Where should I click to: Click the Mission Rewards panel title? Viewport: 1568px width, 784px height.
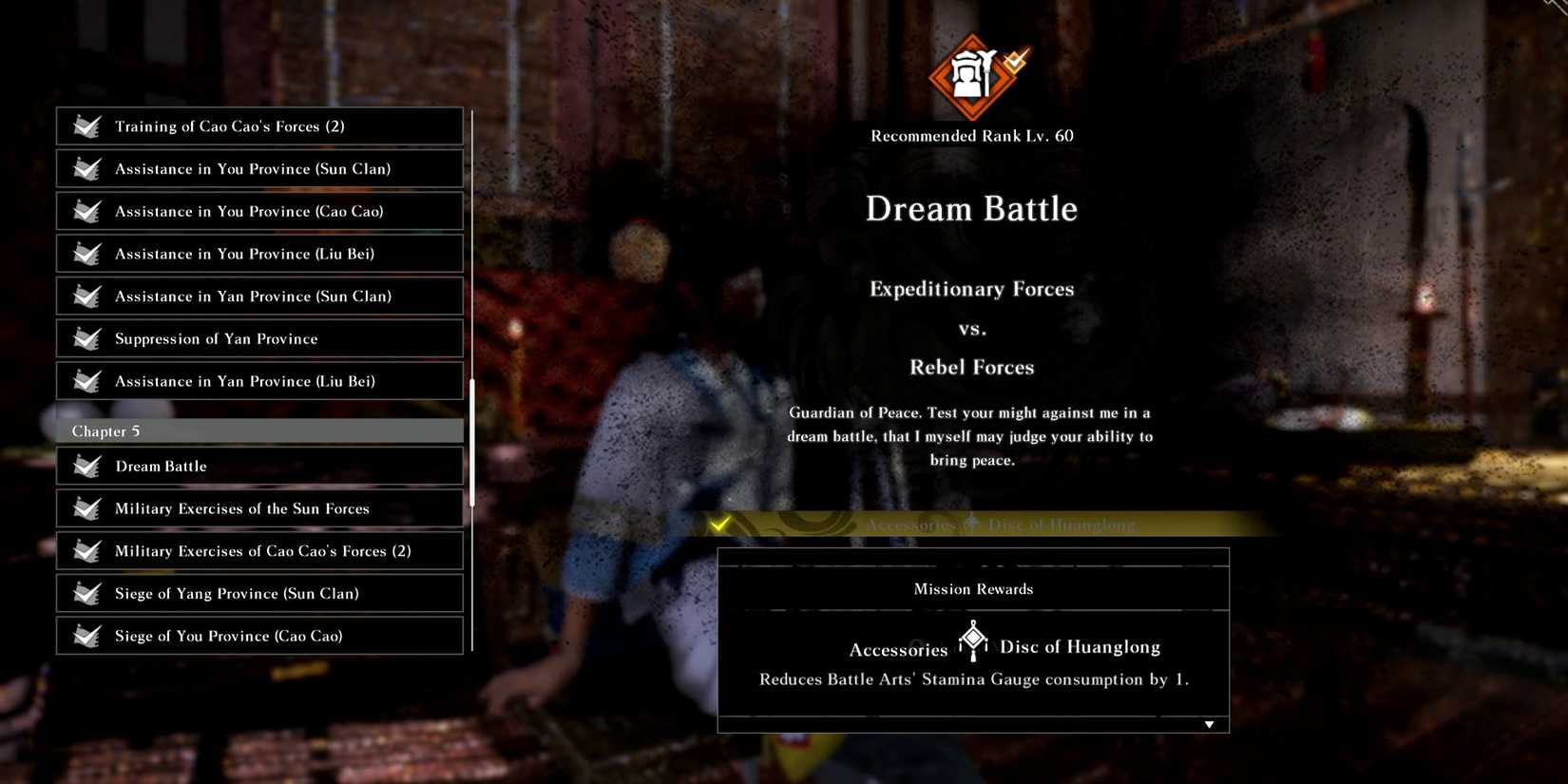pyautogui.click(x=972, y=588)
